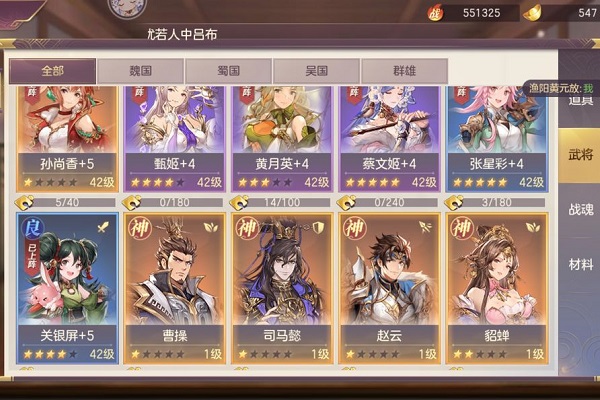Viewport: 600px width, 400px height.
Task: Go to the 材料 side tab
Action: pyautogui.click(x=580, y=264)
